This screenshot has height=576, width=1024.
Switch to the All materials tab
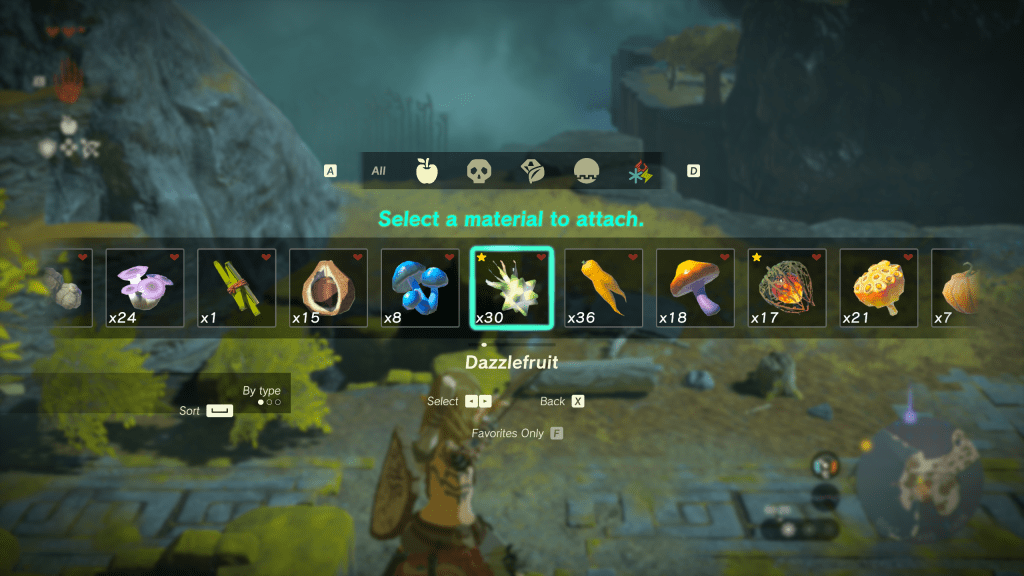(379, 171)
